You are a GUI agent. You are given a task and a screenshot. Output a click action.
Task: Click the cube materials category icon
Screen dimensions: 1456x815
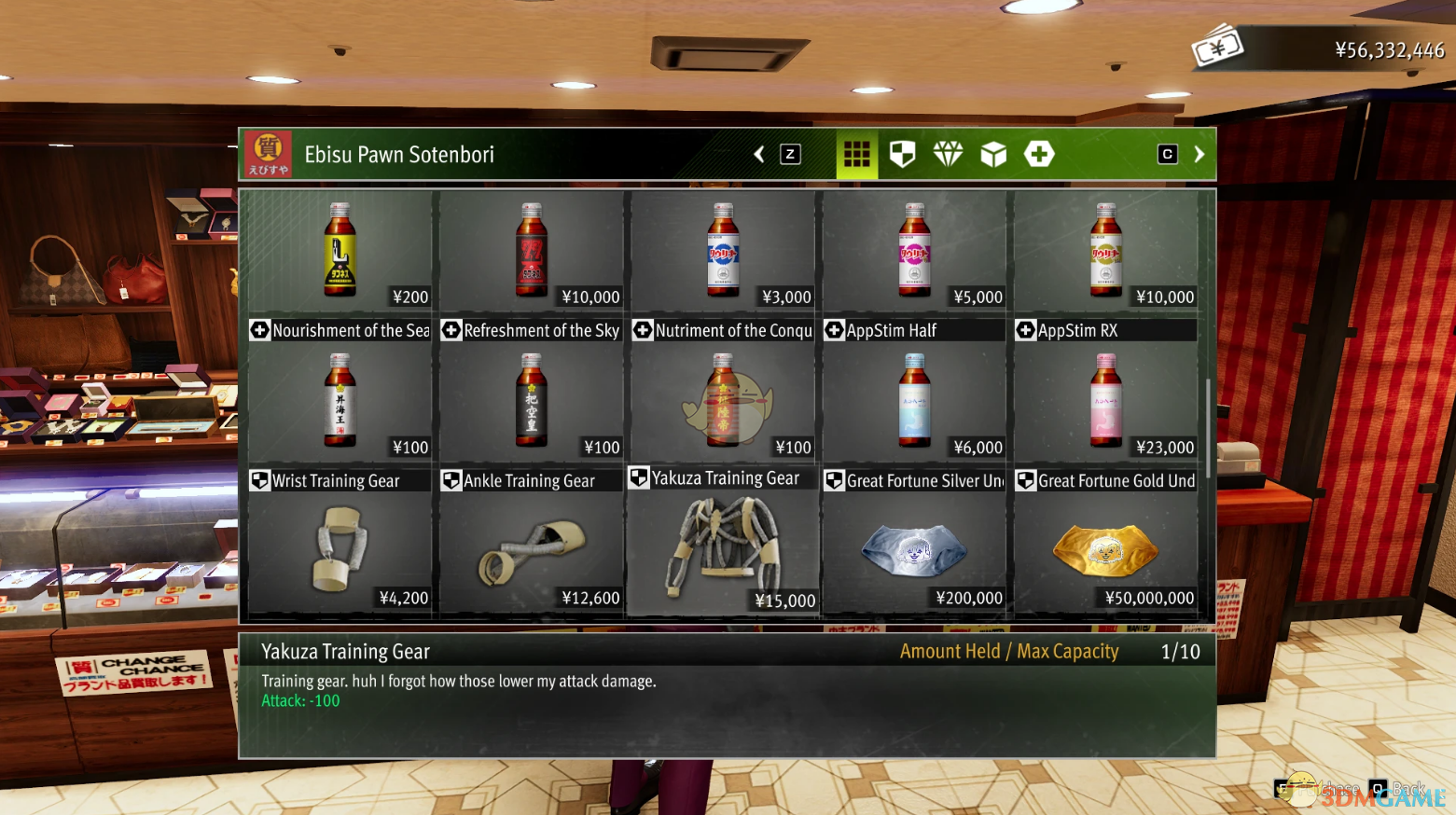(x=993, y=154)
